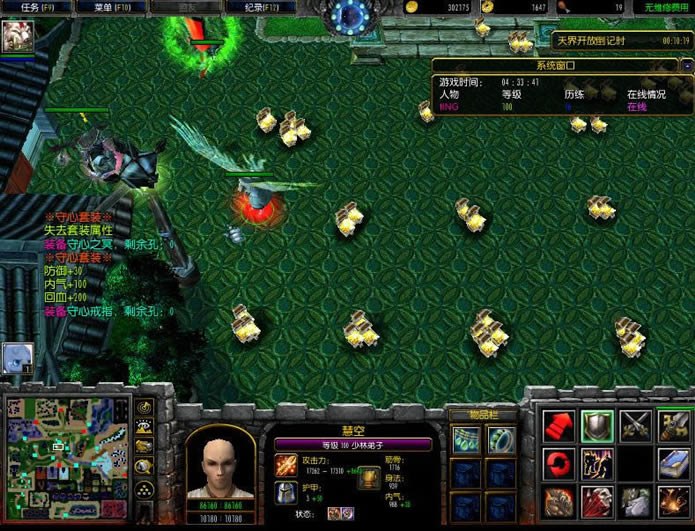The height and width of the screenshot is (531, 695).
Task: Toggle the minimap signal button
Action: tap(145, 407)
